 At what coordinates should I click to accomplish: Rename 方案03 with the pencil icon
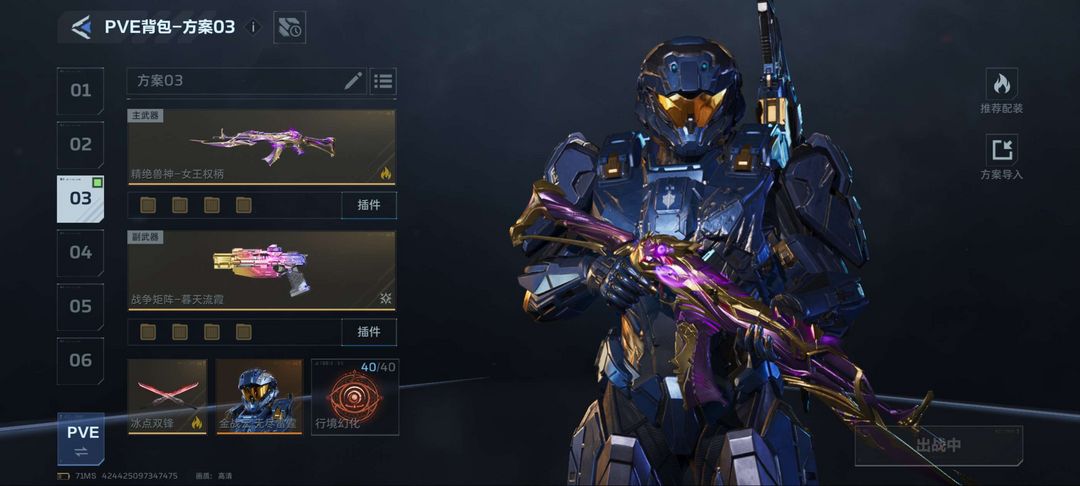tap(353, 81)
